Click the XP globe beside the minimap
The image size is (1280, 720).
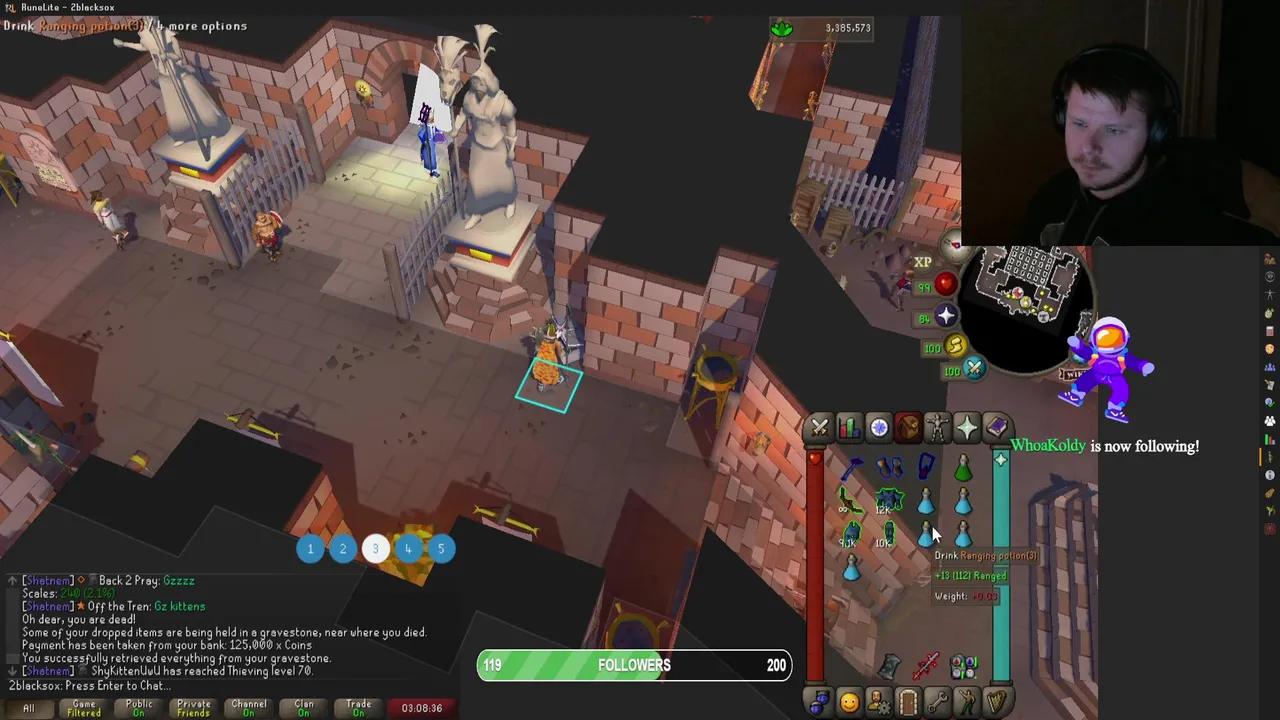[x=921, y=261]
